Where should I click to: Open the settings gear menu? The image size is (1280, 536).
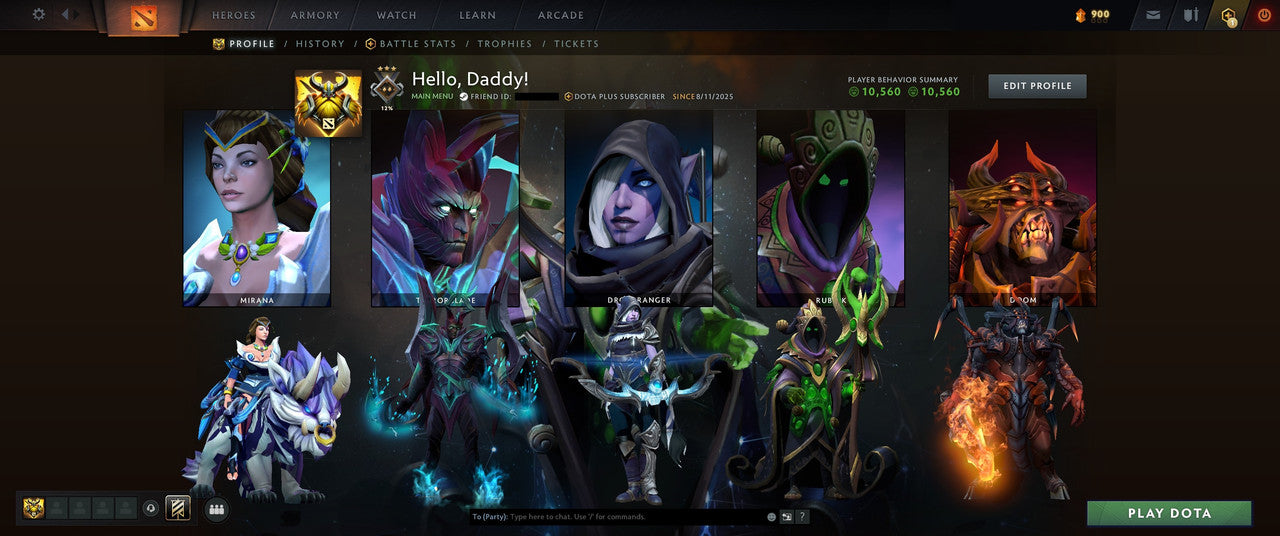[39, 15]
